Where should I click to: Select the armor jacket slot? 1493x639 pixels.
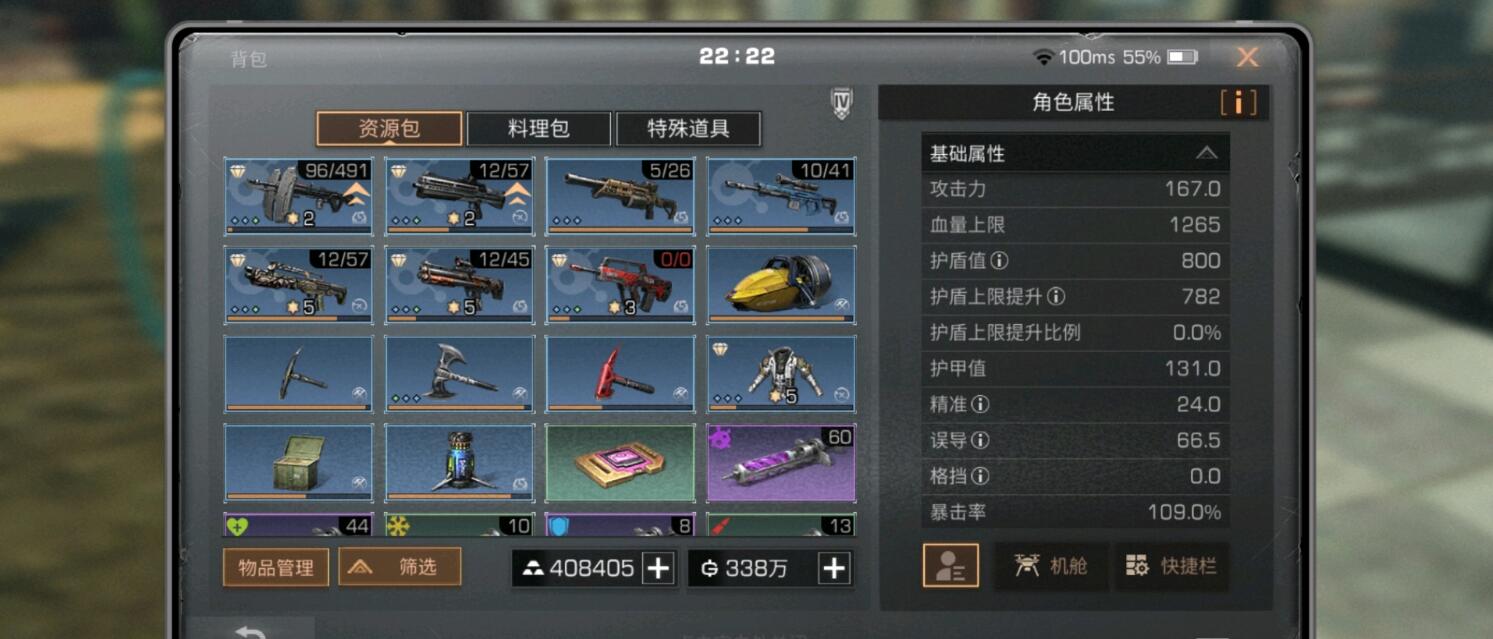click(781, 374)
